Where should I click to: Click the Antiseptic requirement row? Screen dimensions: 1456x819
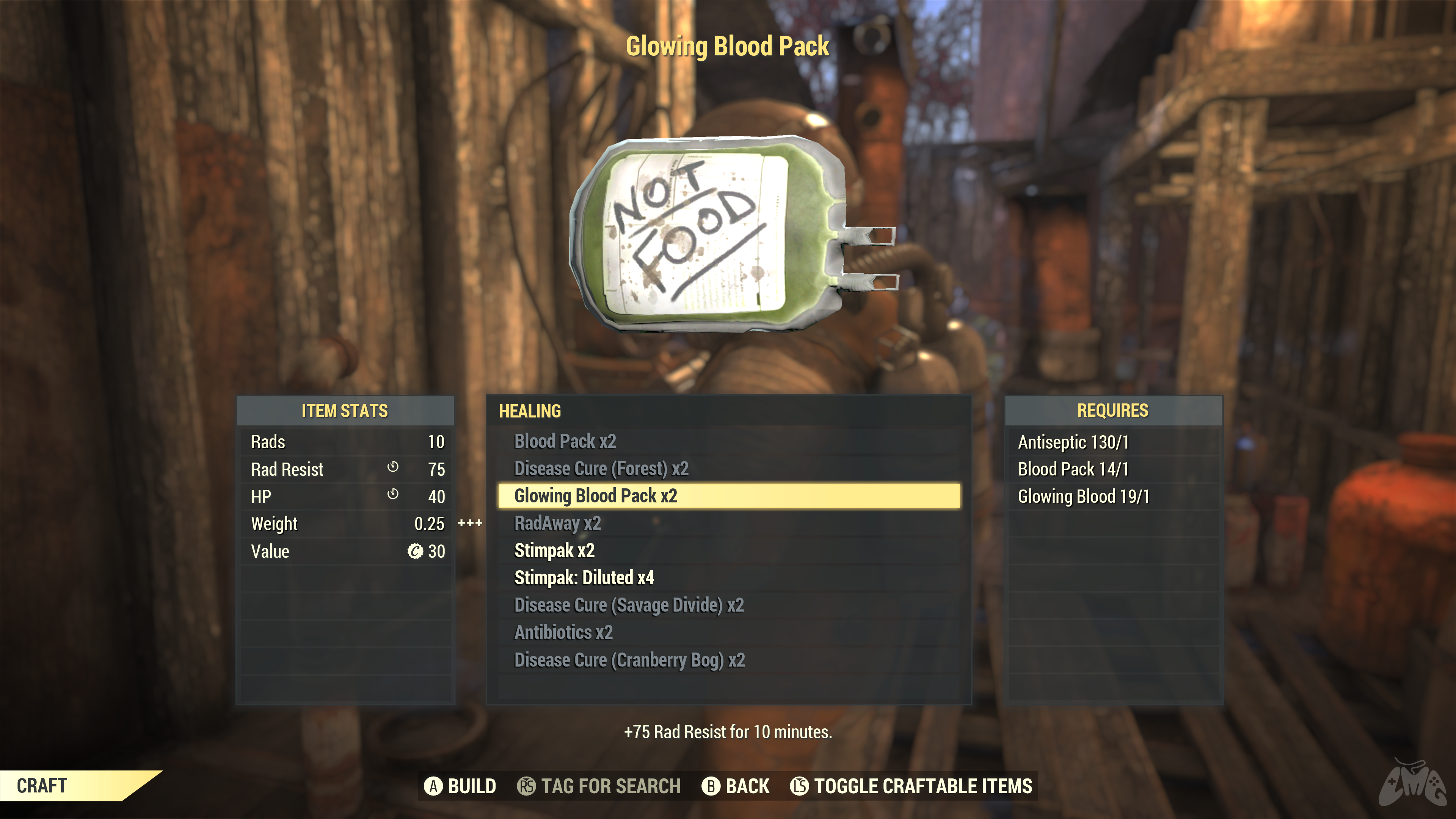(x=1073, y=442)
